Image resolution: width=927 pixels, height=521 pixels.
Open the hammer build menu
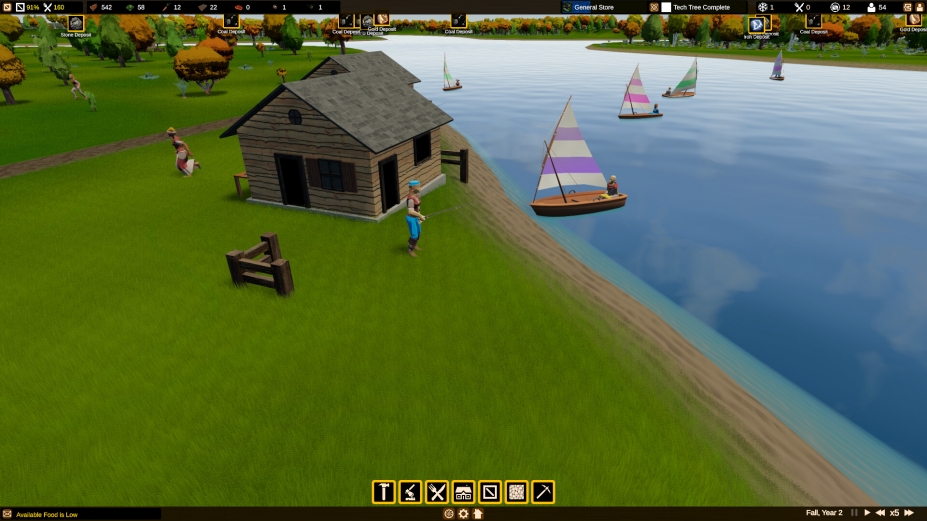point(383,492)
